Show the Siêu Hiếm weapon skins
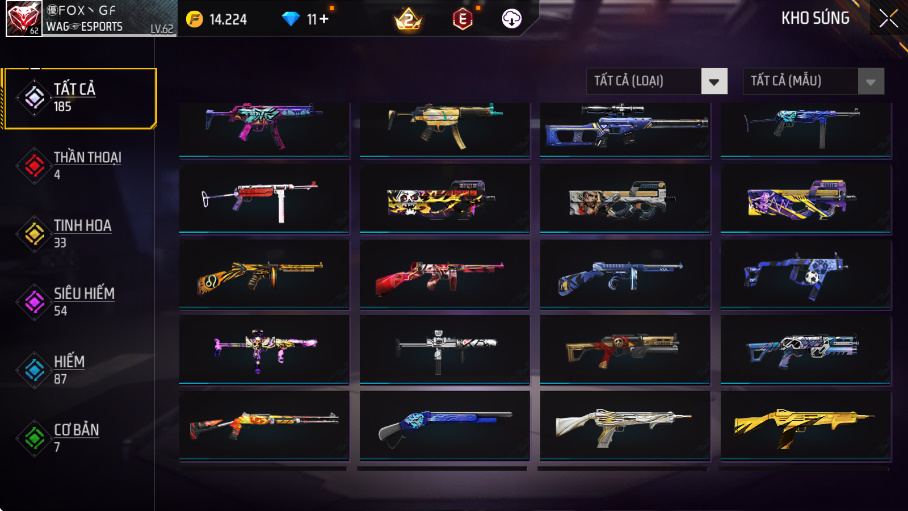The image size is (908, 511). [79, 302]
